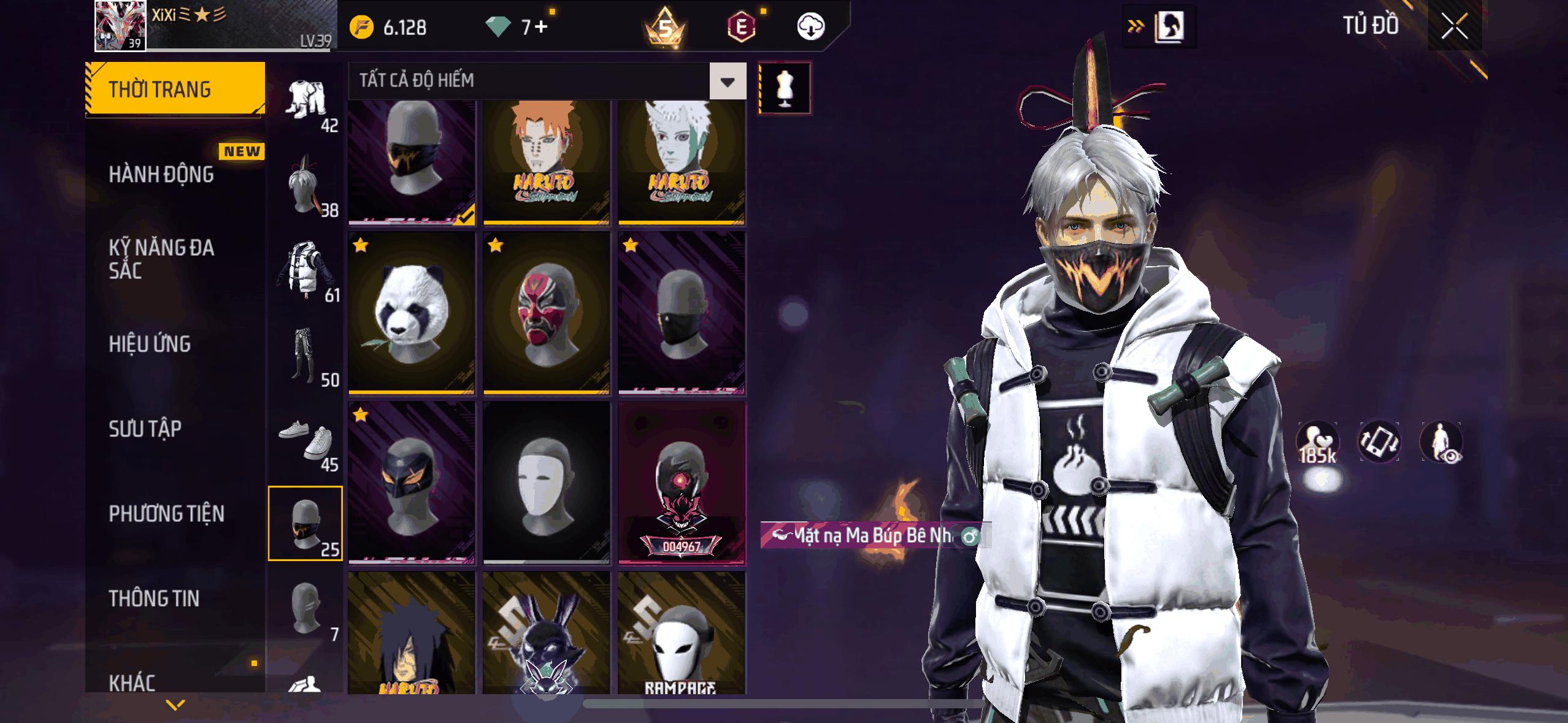Image resolution: width=1568 pixels, height=723 pixels.
Task: Open the Sưu Tập tab
Action: click(145, 429)
